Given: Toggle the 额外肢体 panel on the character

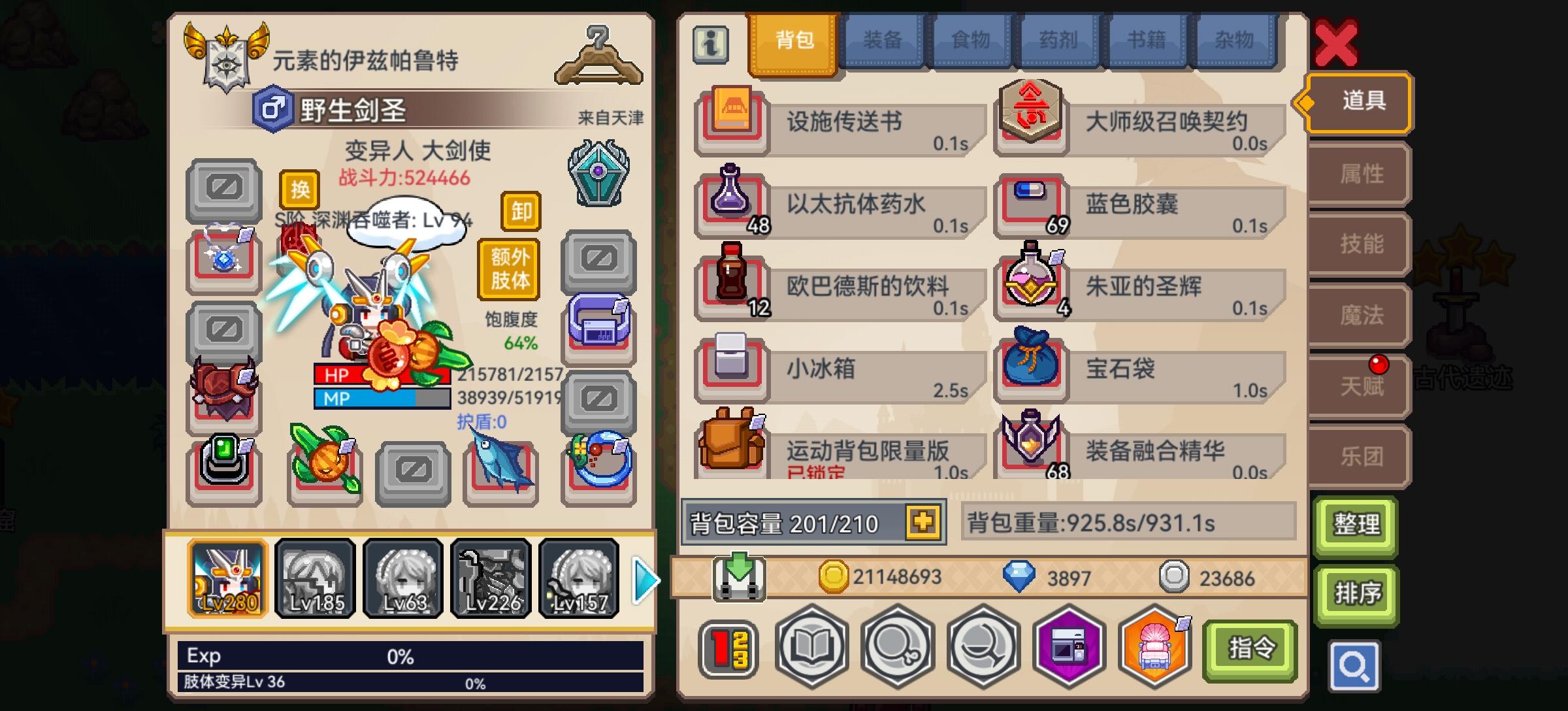Looking at the screenshot, I should point(507,268).
